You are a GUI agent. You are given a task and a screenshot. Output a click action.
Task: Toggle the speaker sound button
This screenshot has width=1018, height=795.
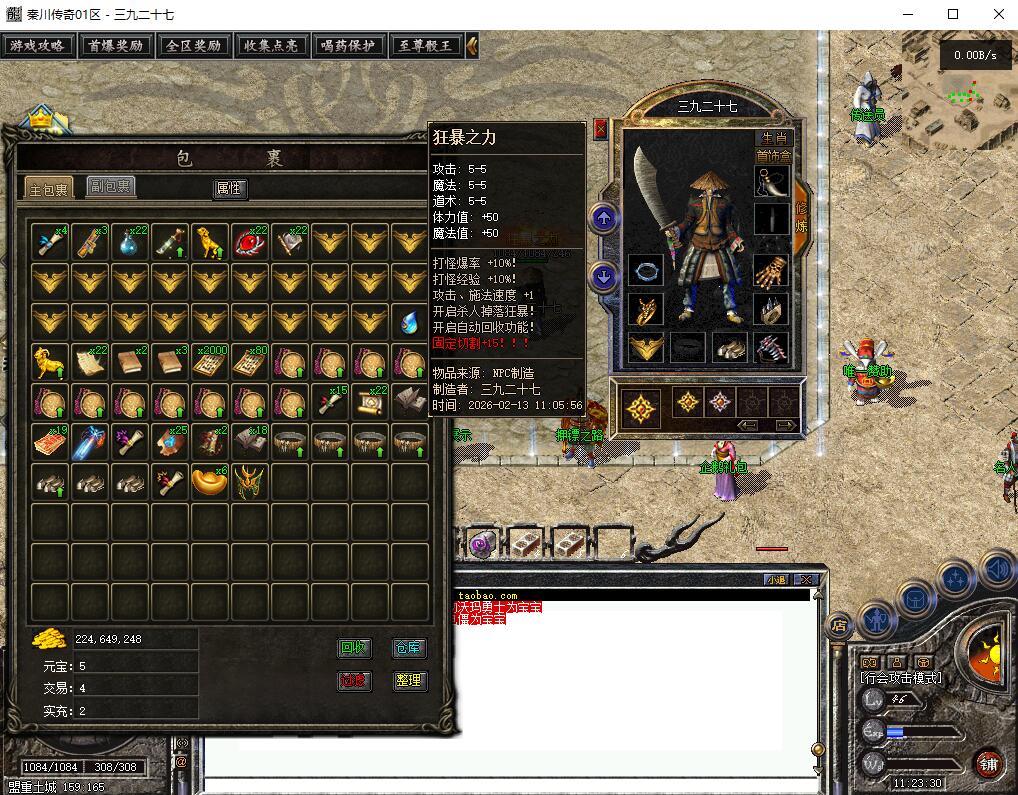(x=996, y=570)
